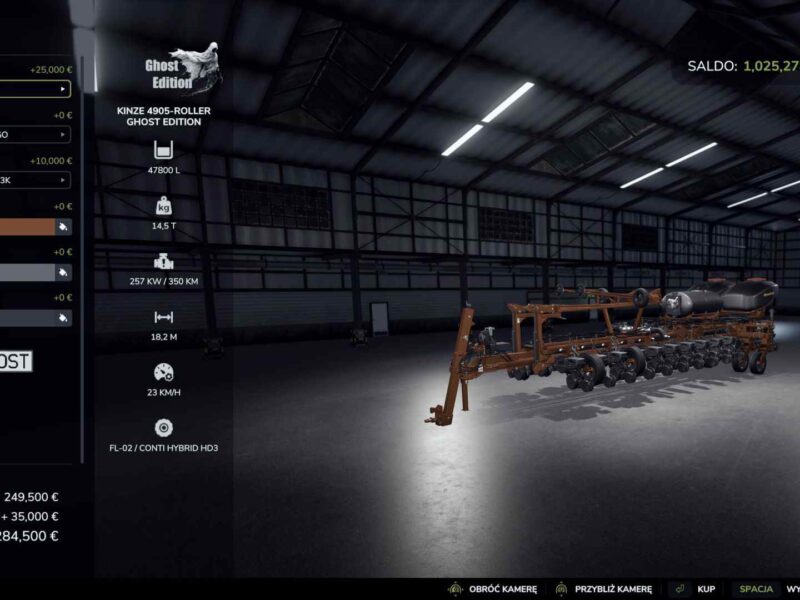Screen dimensions: 800x600
Task: Open the paint bucket beside the brown color
Action: [63, 226]
